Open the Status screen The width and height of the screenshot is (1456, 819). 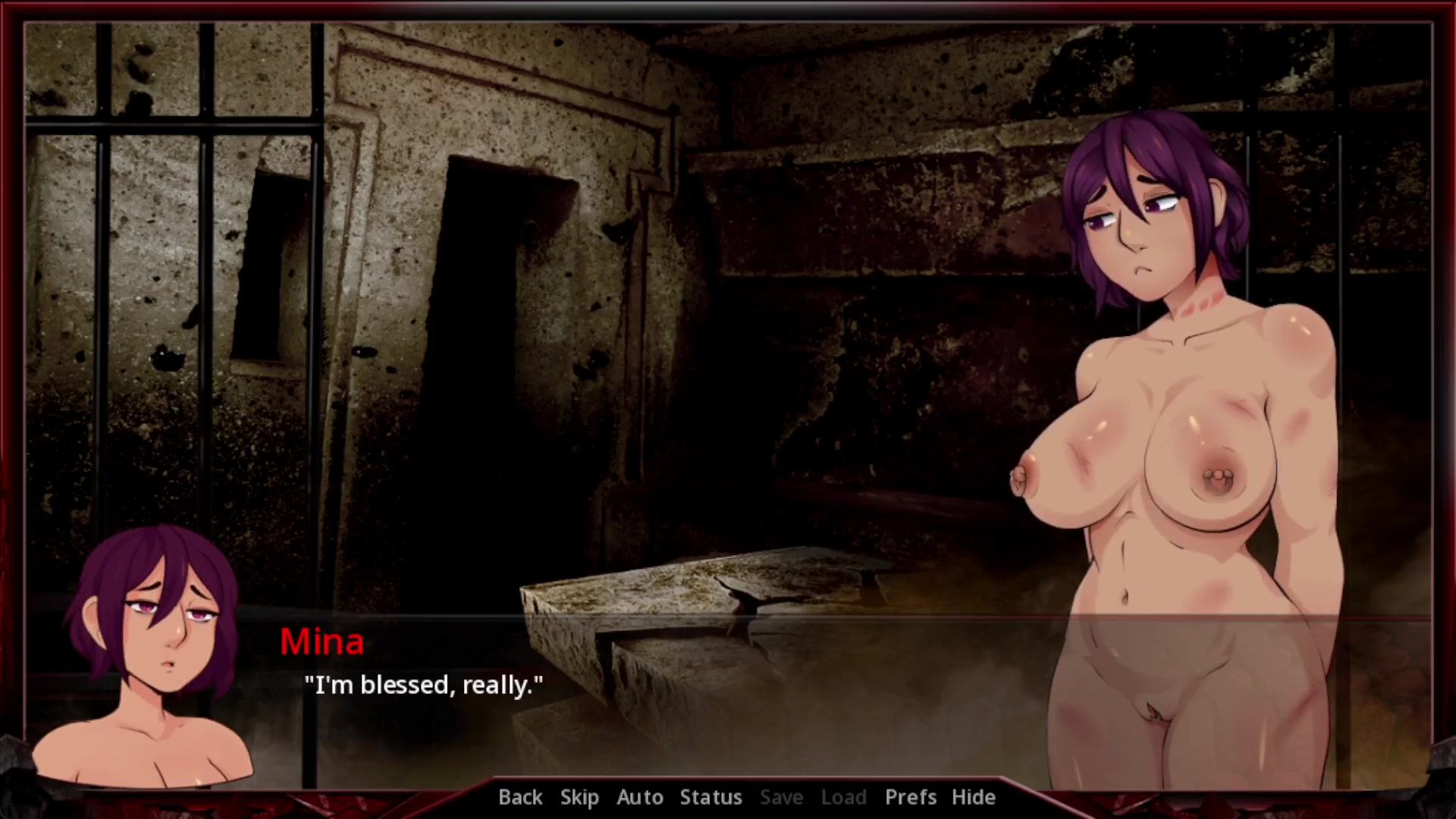point(711,797)
